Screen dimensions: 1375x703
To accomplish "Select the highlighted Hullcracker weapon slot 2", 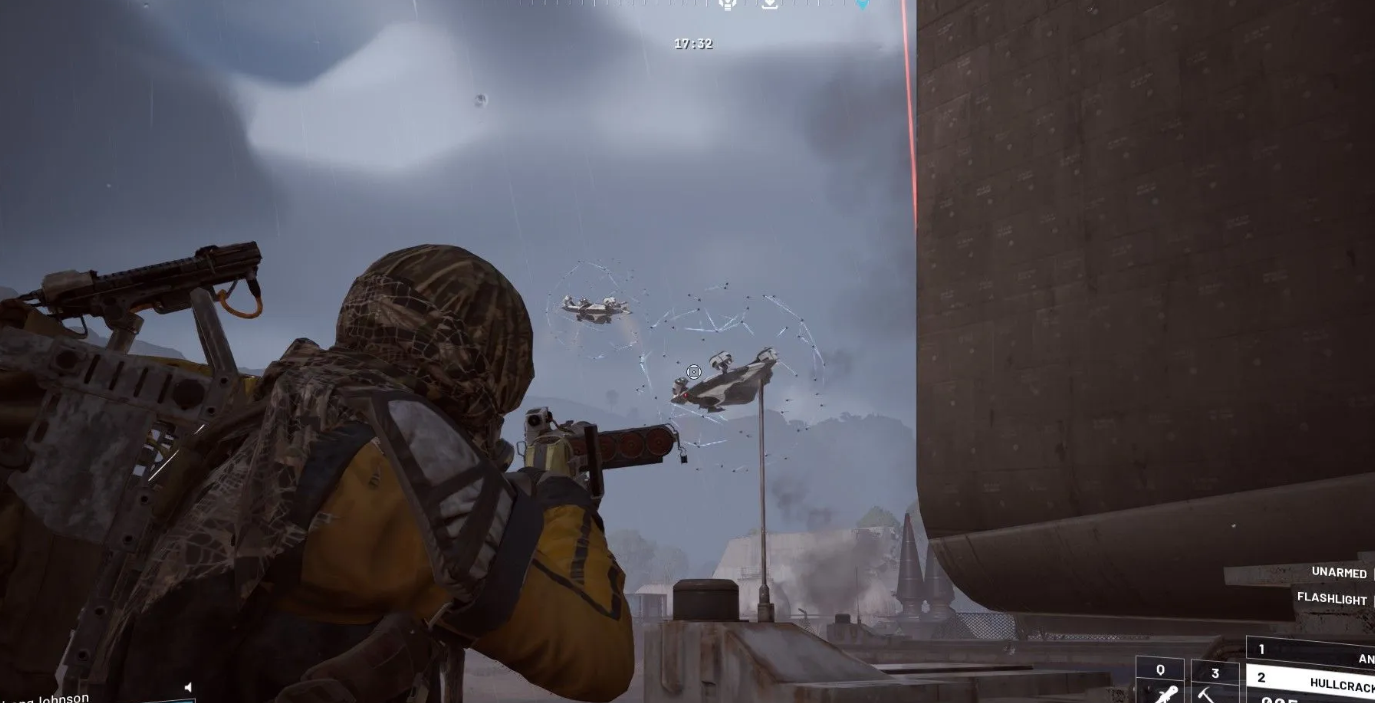I will (1312, 682).
